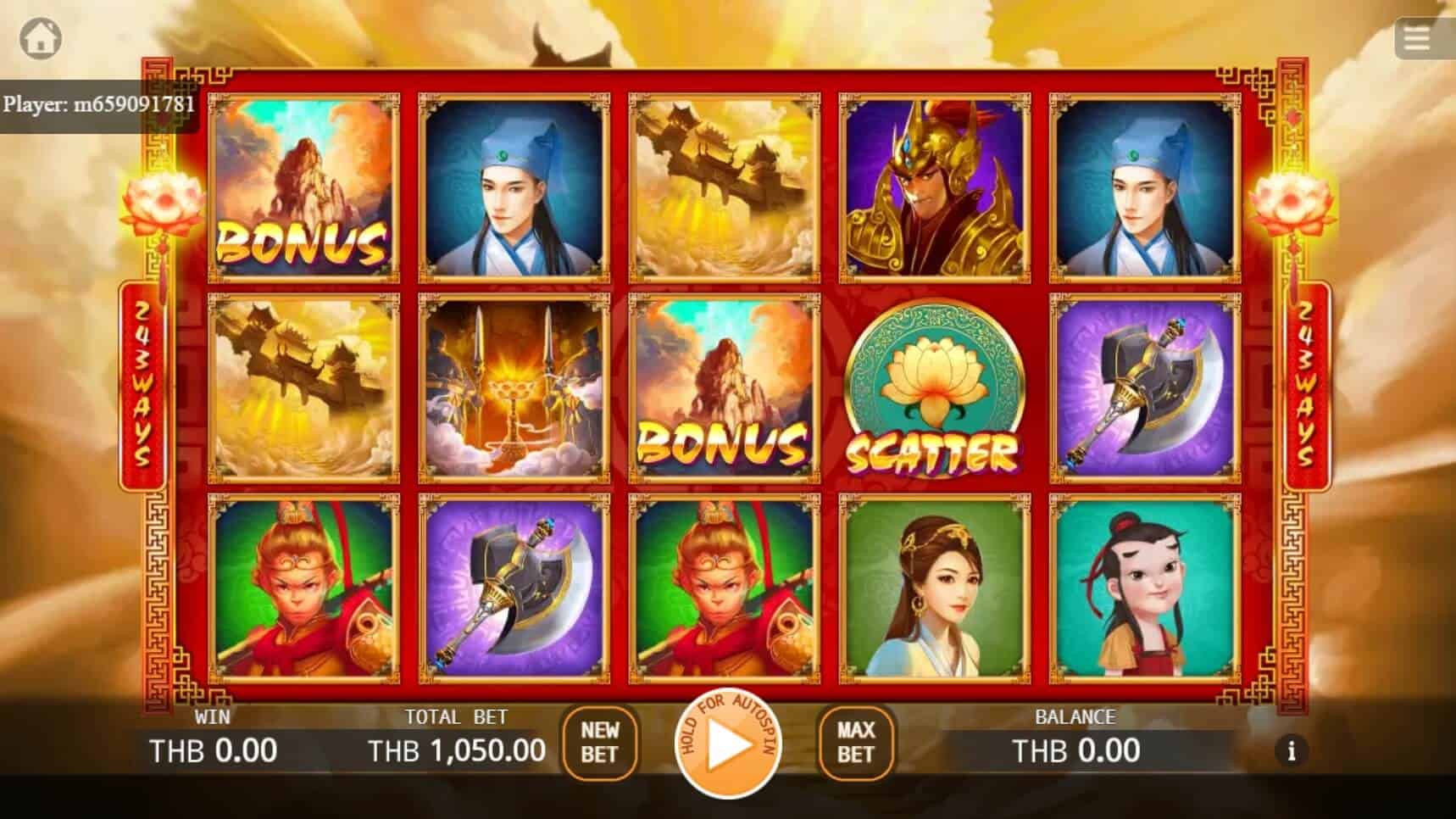Go to the home screen
1456x819 pixels.
click(41, 38)
